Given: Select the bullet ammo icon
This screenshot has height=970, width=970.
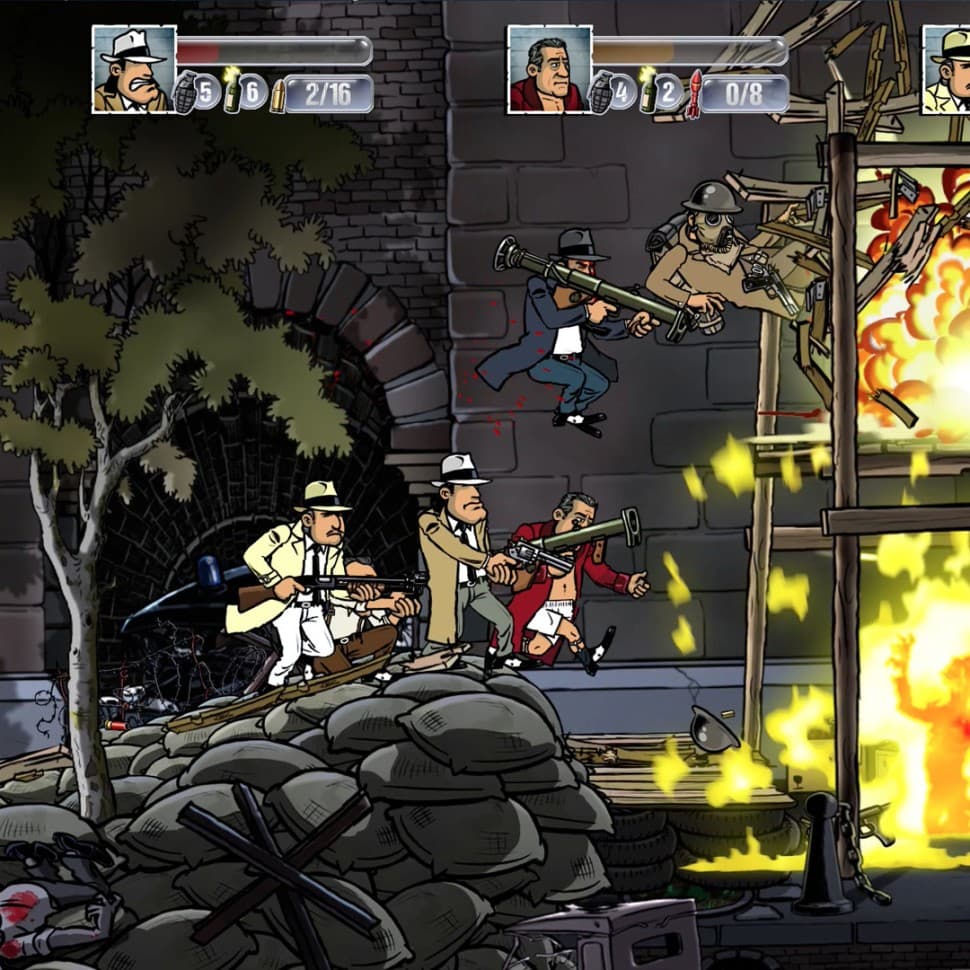Looking at the screenshot, I should pos(277,94).
